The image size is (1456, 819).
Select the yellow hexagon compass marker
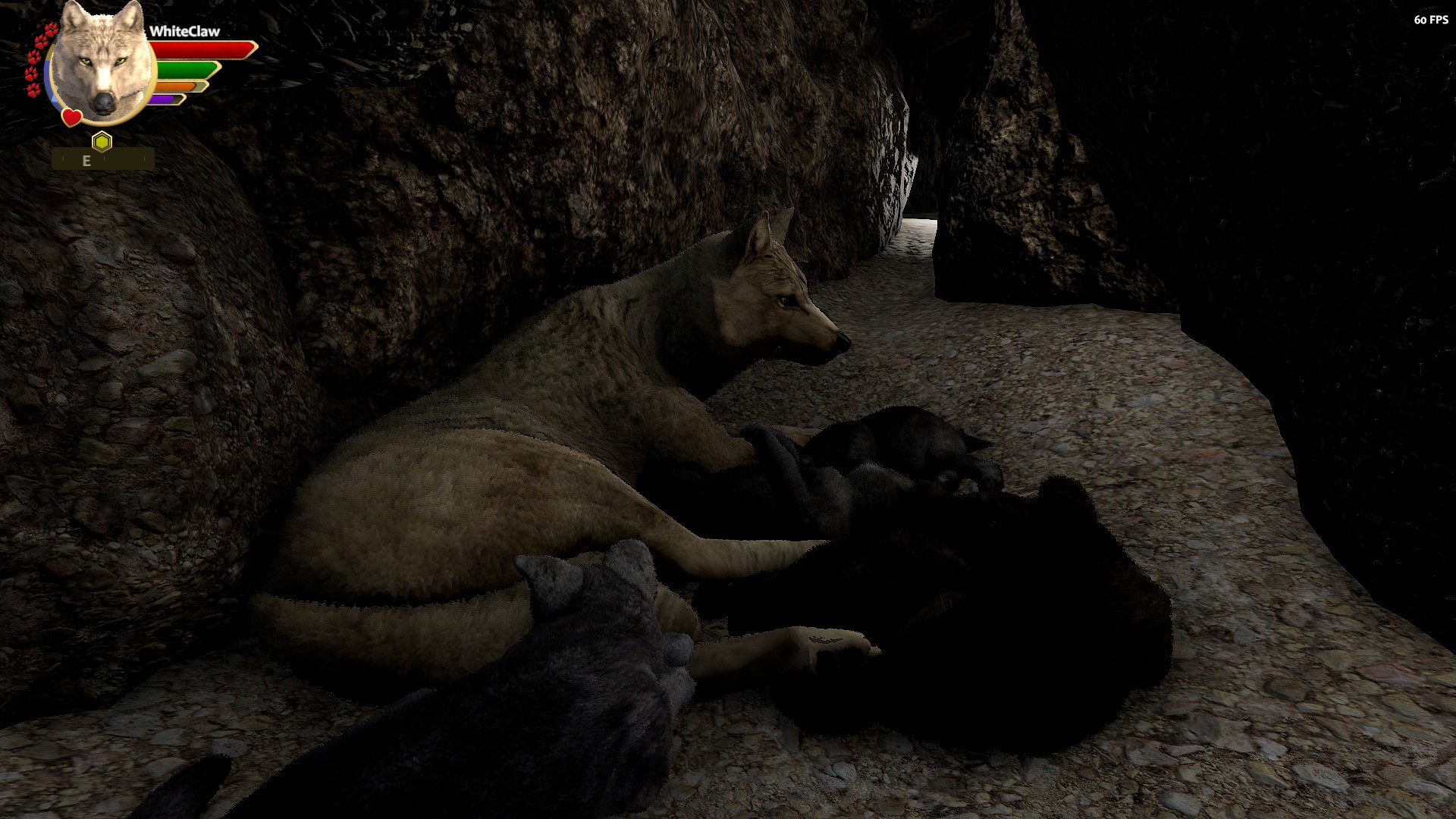[x=102, y=141]
